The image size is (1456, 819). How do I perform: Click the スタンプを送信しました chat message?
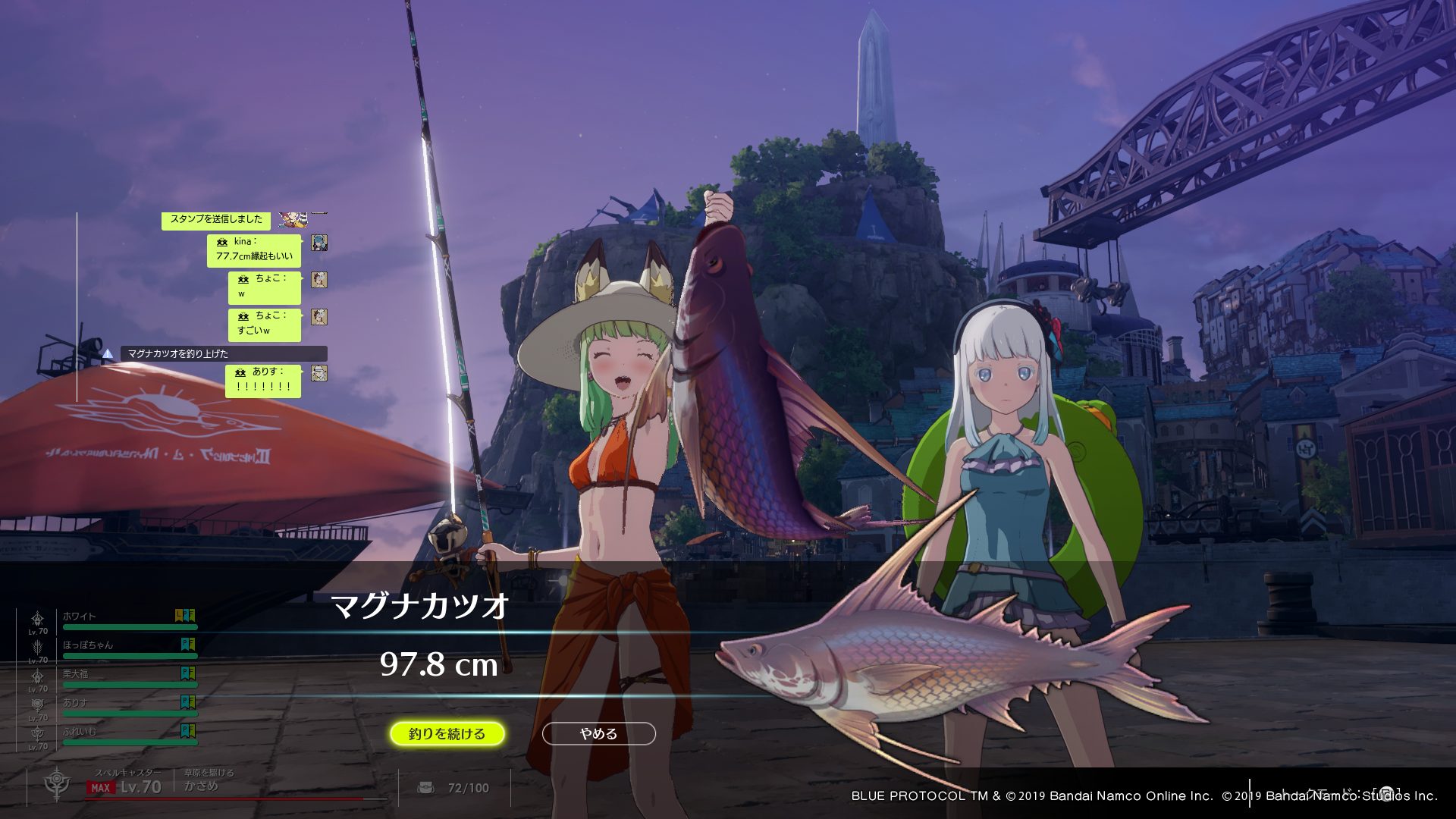pos(216,220)
